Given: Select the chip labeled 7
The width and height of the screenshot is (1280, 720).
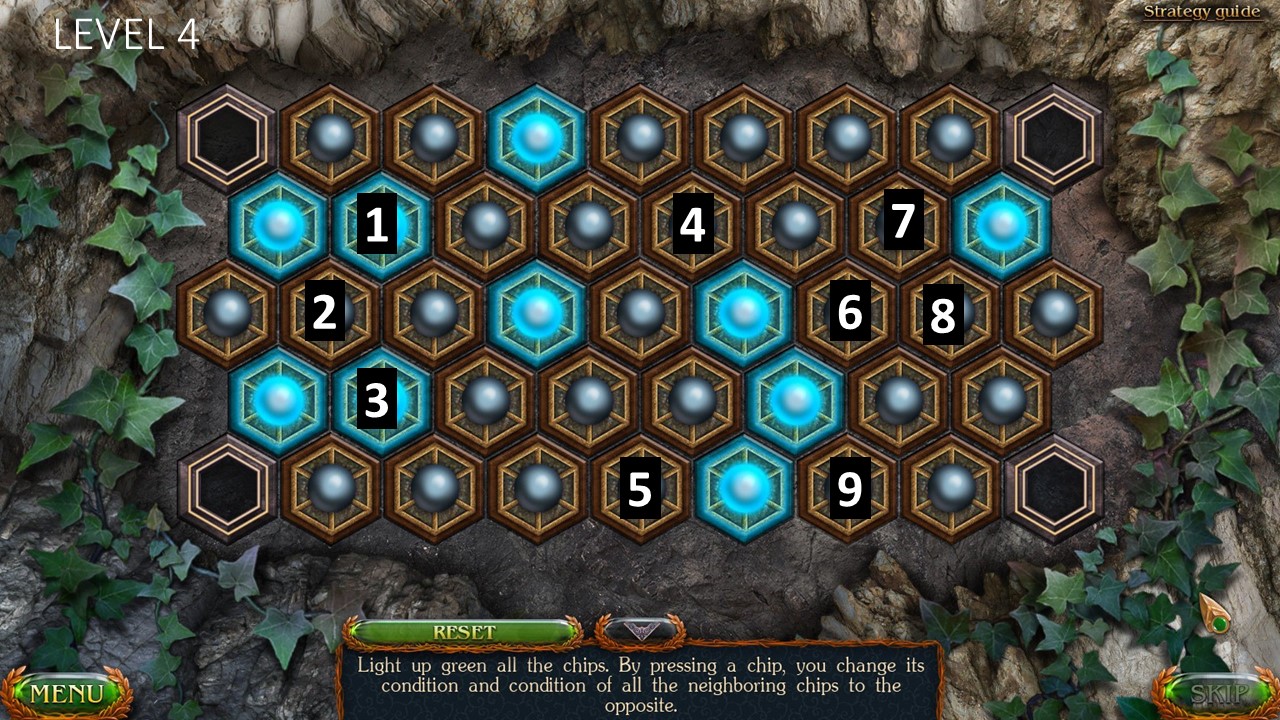Looking at the screenshot, I should pyautogui.click(x=898, y=226).
